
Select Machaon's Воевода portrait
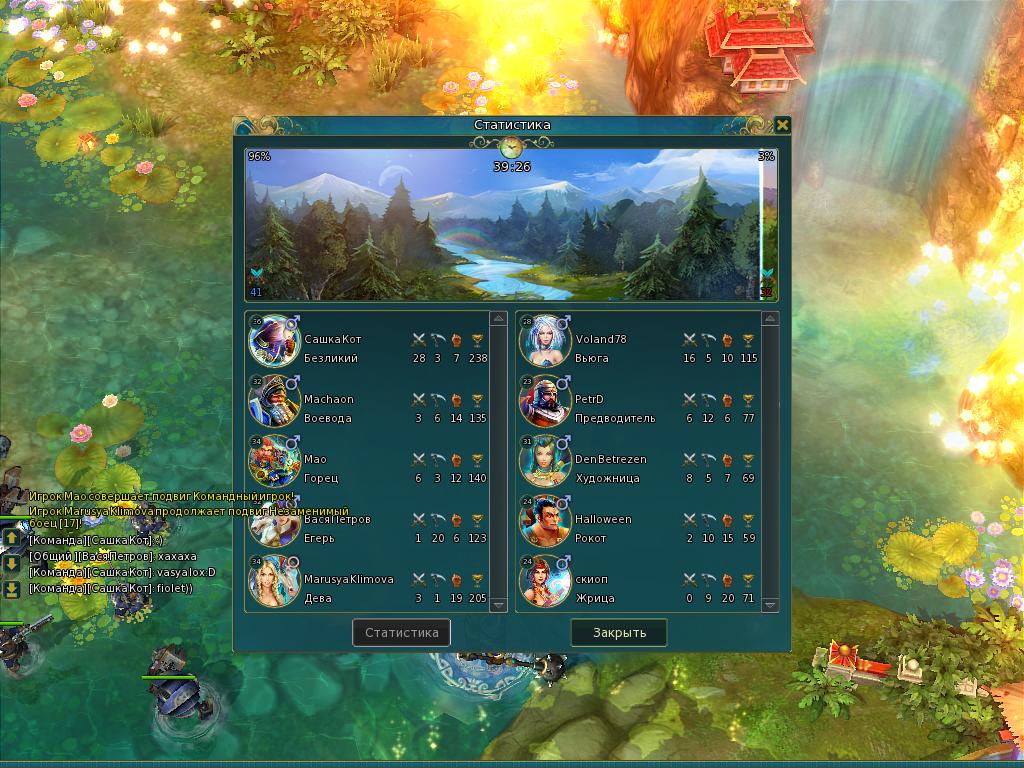[273, 401]
